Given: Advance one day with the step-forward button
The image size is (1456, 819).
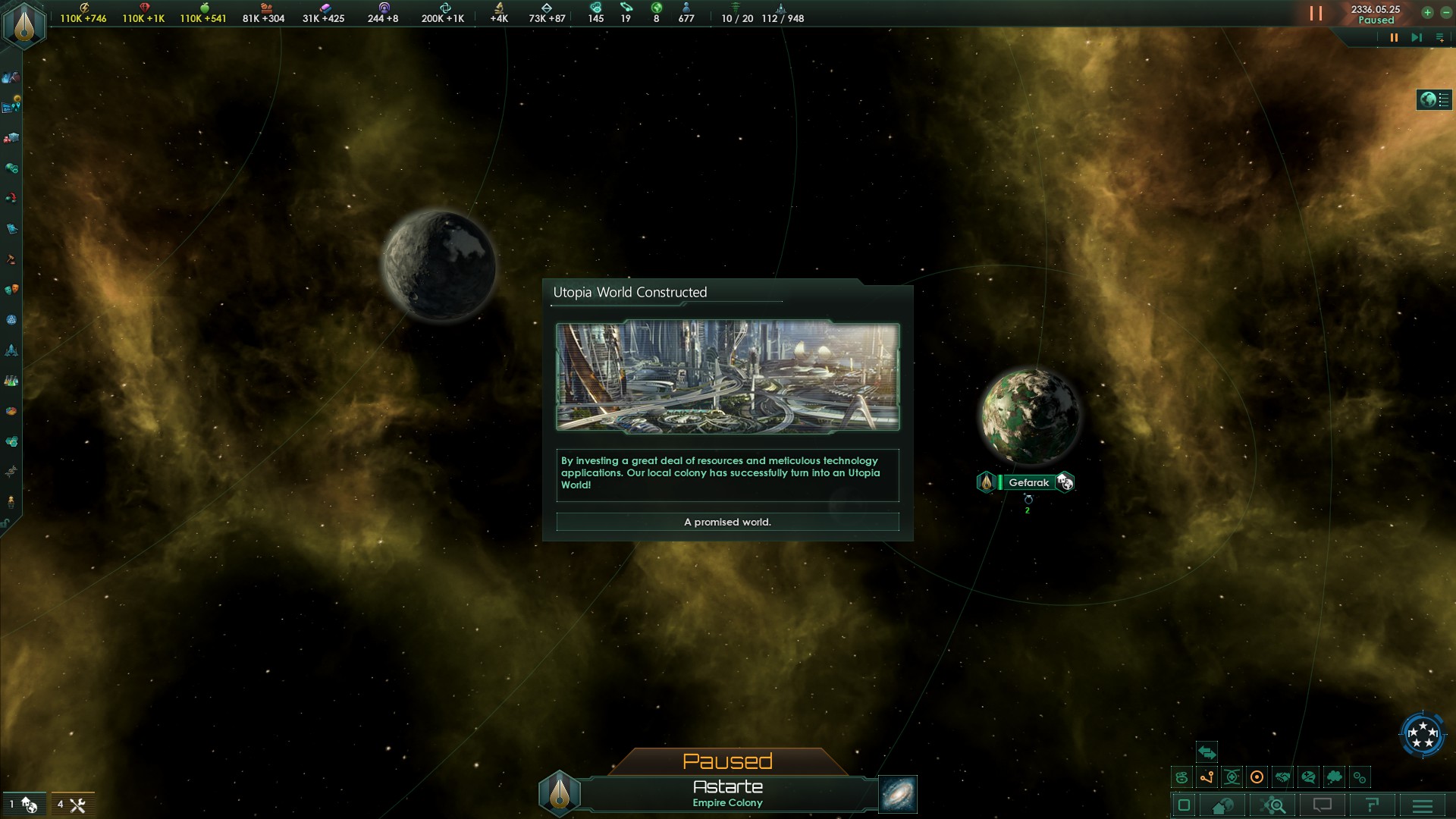Looking at the screenshot, I should coord(1416,37).
